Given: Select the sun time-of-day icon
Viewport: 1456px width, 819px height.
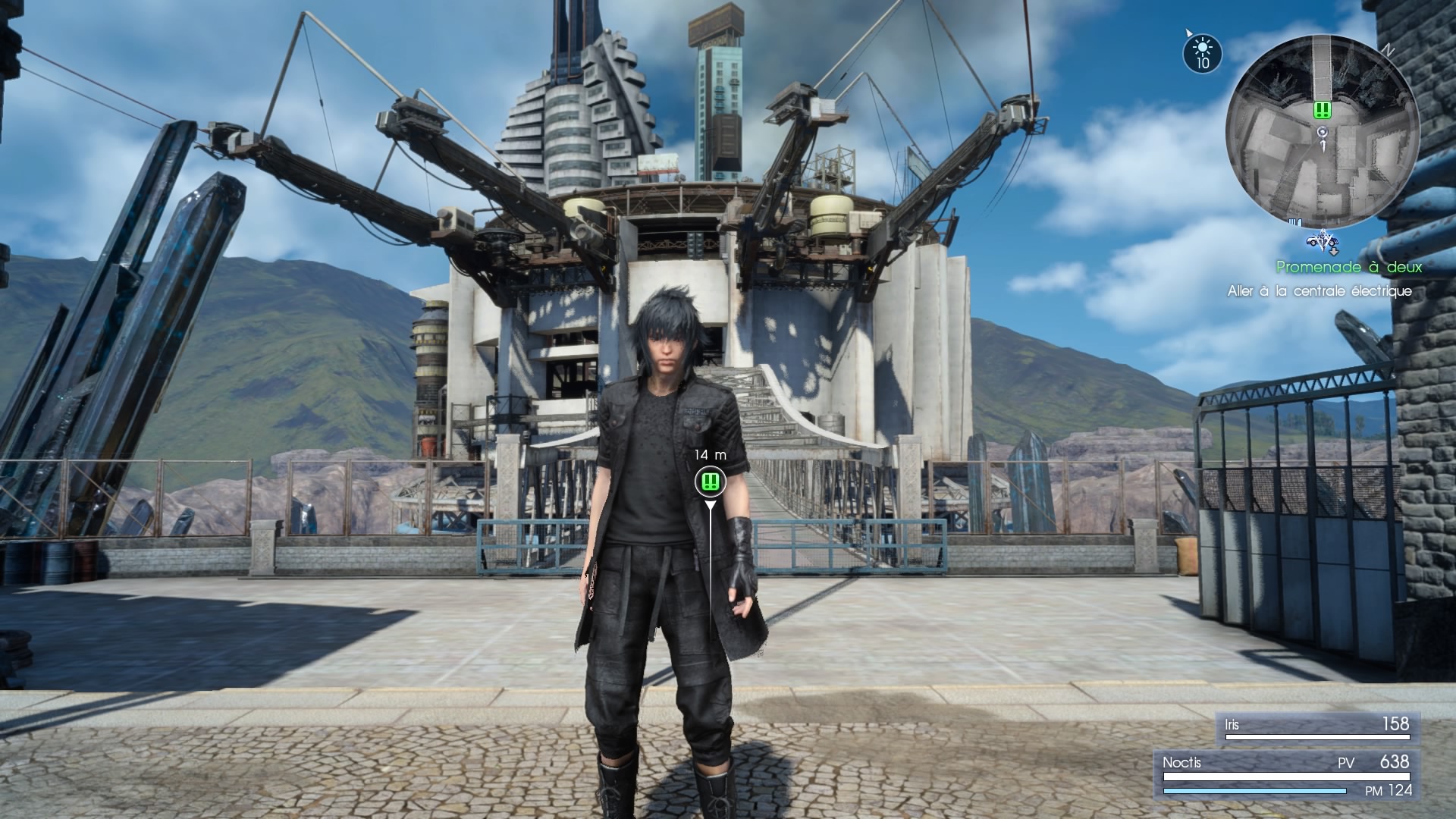Looking at the screenshot, I should (1202, 52).
